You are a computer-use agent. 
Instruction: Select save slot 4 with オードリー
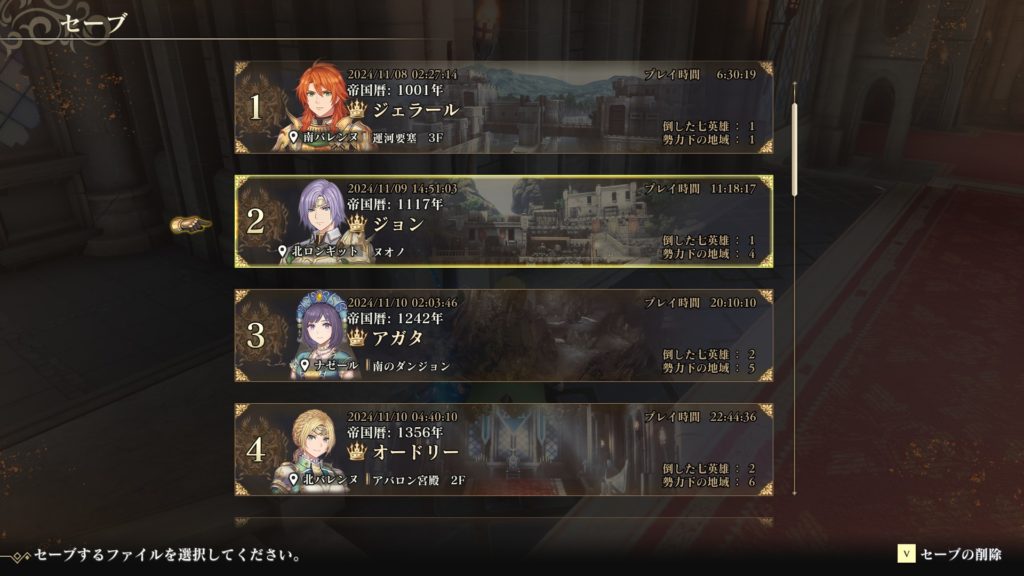503,450
